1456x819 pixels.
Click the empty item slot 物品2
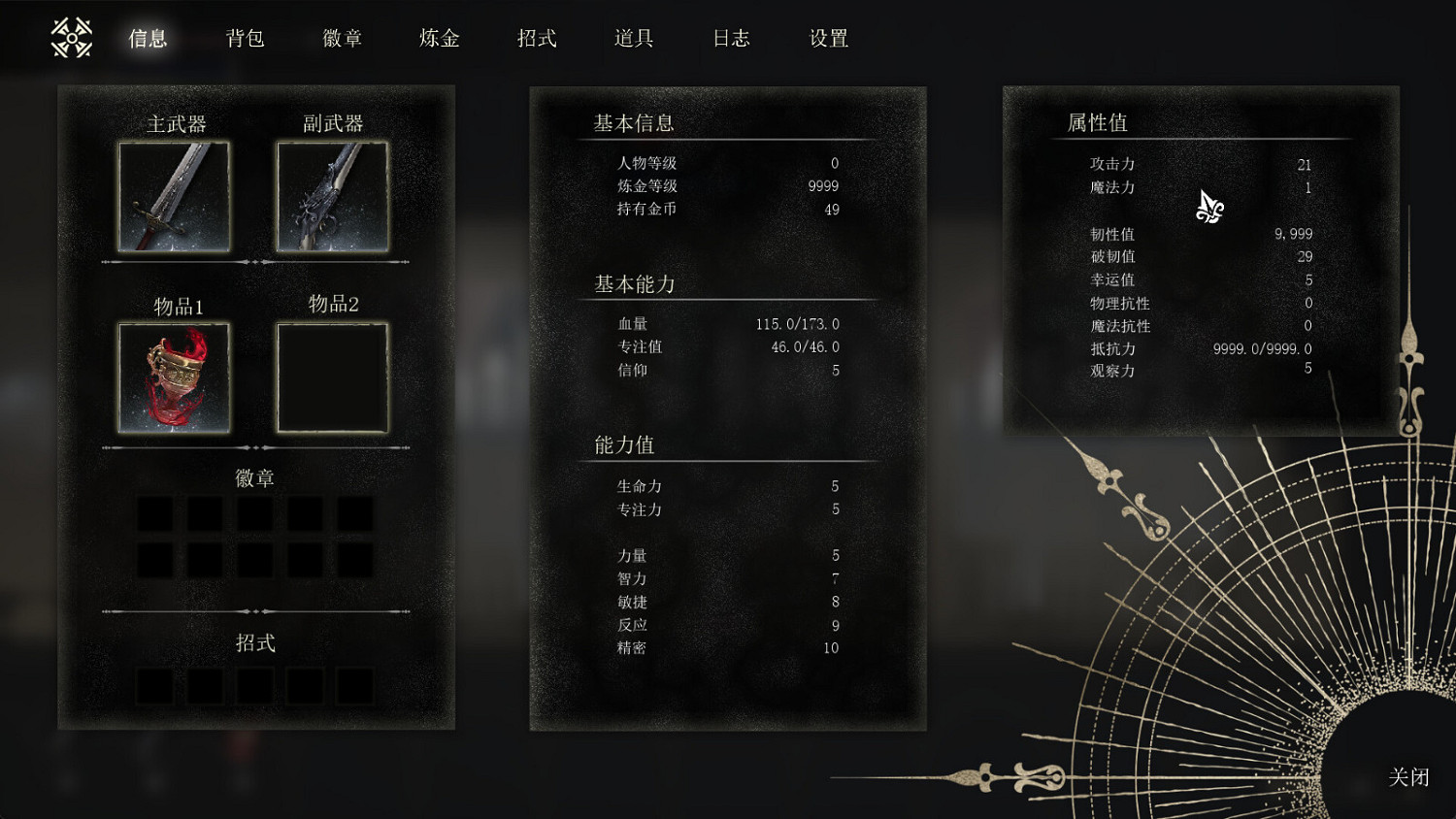[331, 377]
